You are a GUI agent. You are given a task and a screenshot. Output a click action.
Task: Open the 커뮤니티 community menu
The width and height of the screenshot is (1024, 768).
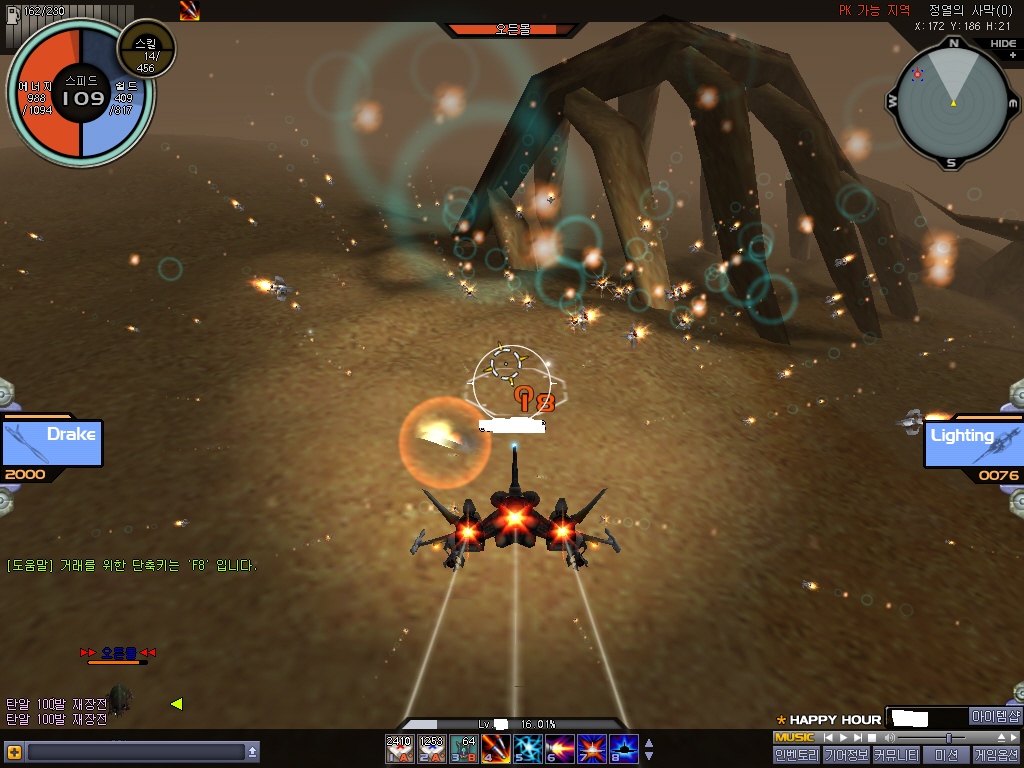point(896,756)
